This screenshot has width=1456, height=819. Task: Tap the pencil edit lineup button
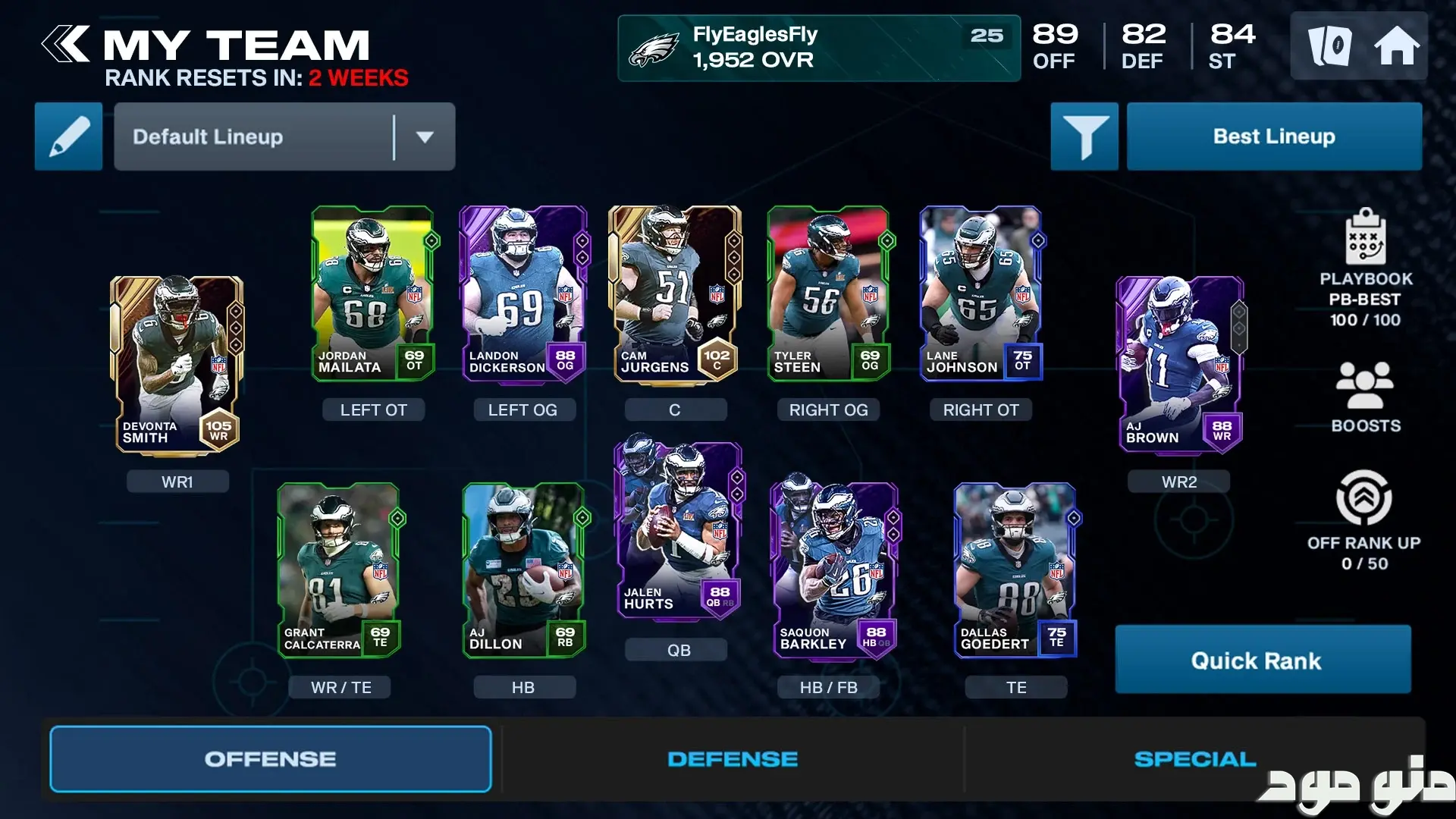pos(68,136)
